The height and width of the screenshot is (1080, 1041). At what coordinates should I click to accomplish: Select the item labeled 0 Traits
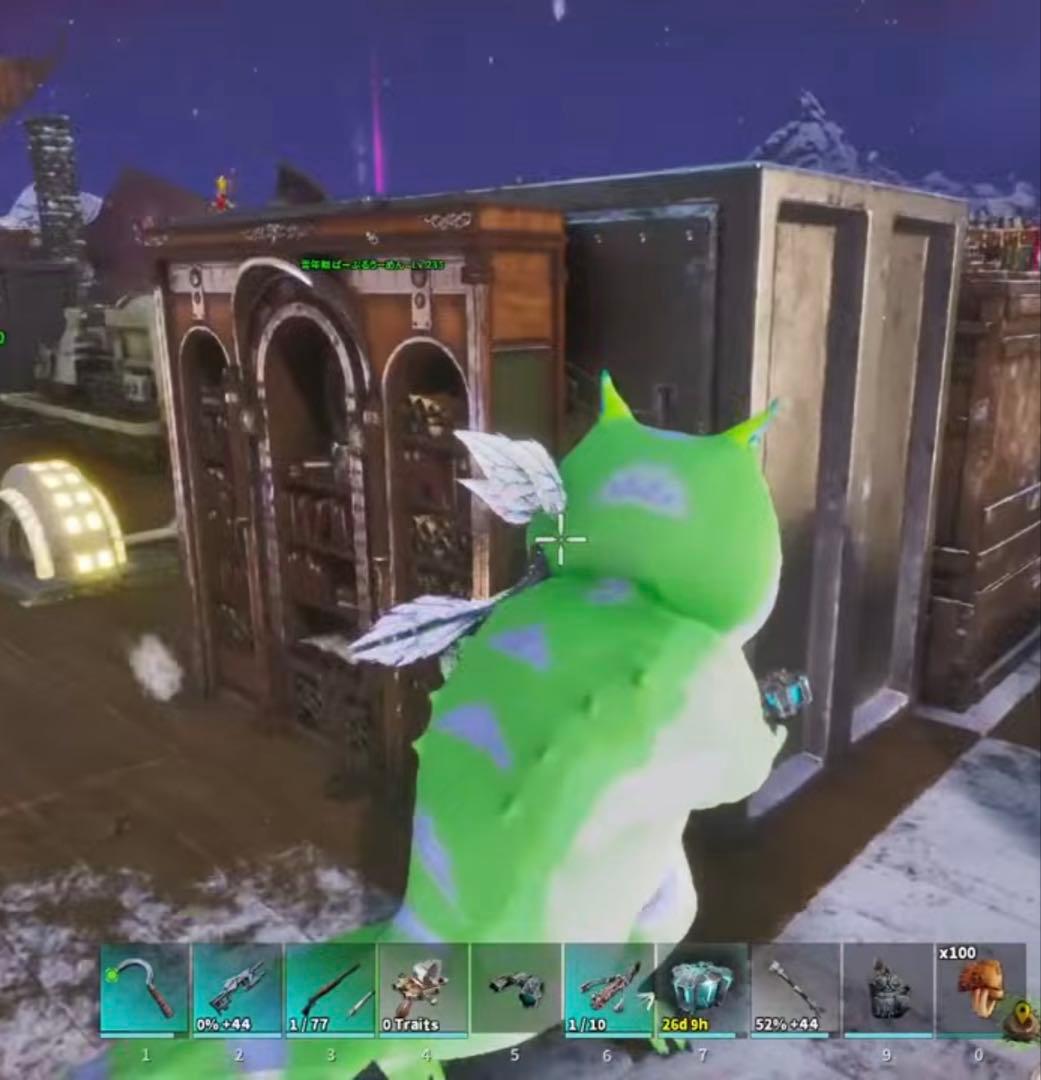click(x=423, y=990)
